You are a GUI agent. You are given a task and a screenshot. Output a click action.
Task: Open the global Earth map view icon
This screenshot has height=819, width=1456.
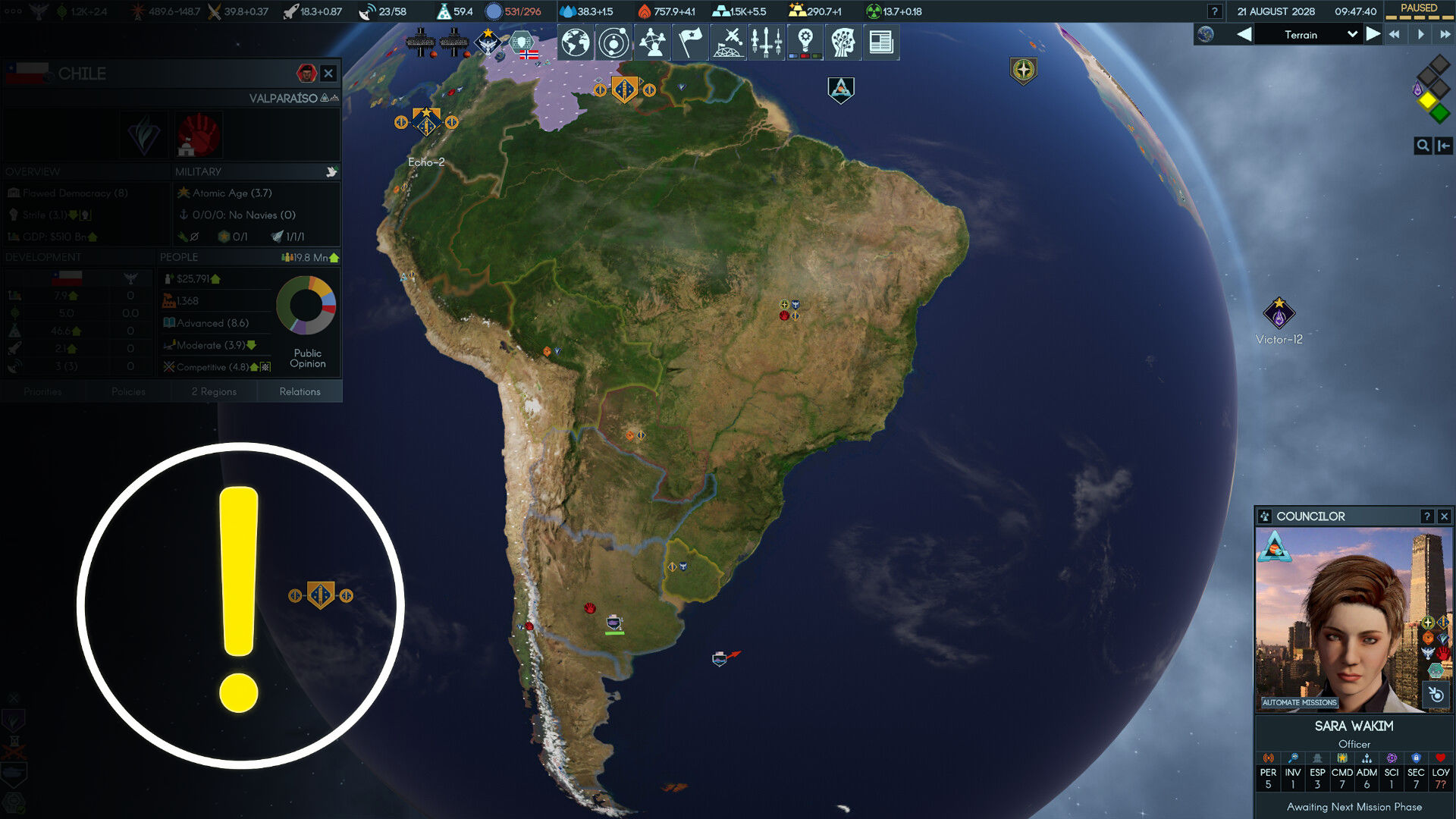click(575, 43)
